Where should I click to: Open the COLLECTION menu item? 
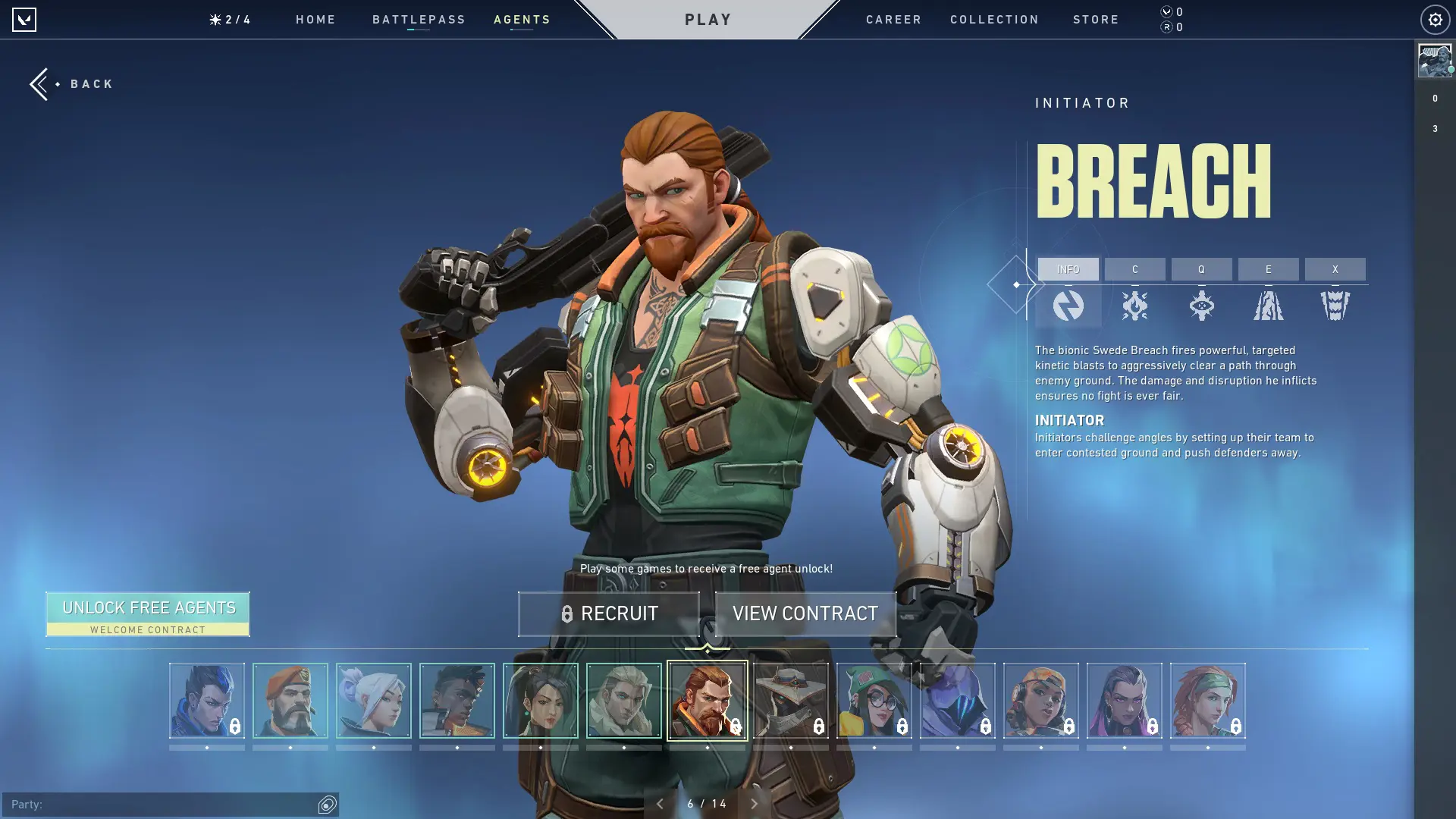click(994, 20)
